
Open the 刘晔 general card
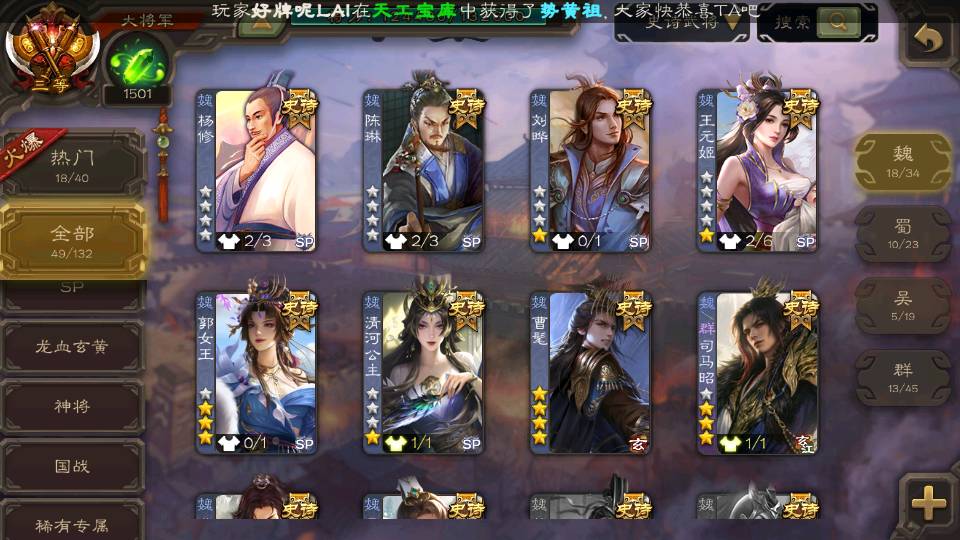pos(591,170)
